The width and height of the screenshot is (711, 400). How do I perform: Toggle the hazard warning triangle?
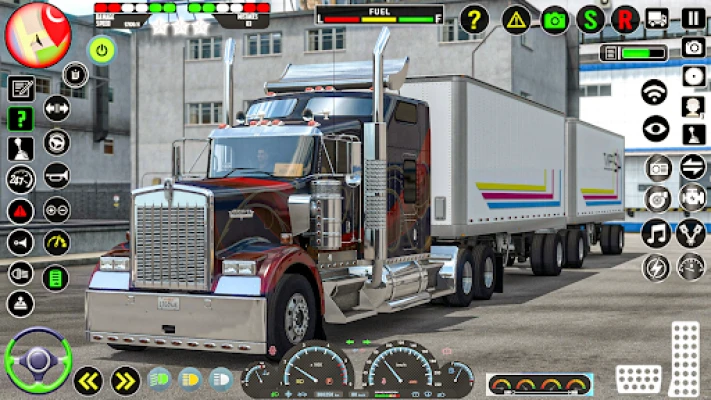click(517, 19)
